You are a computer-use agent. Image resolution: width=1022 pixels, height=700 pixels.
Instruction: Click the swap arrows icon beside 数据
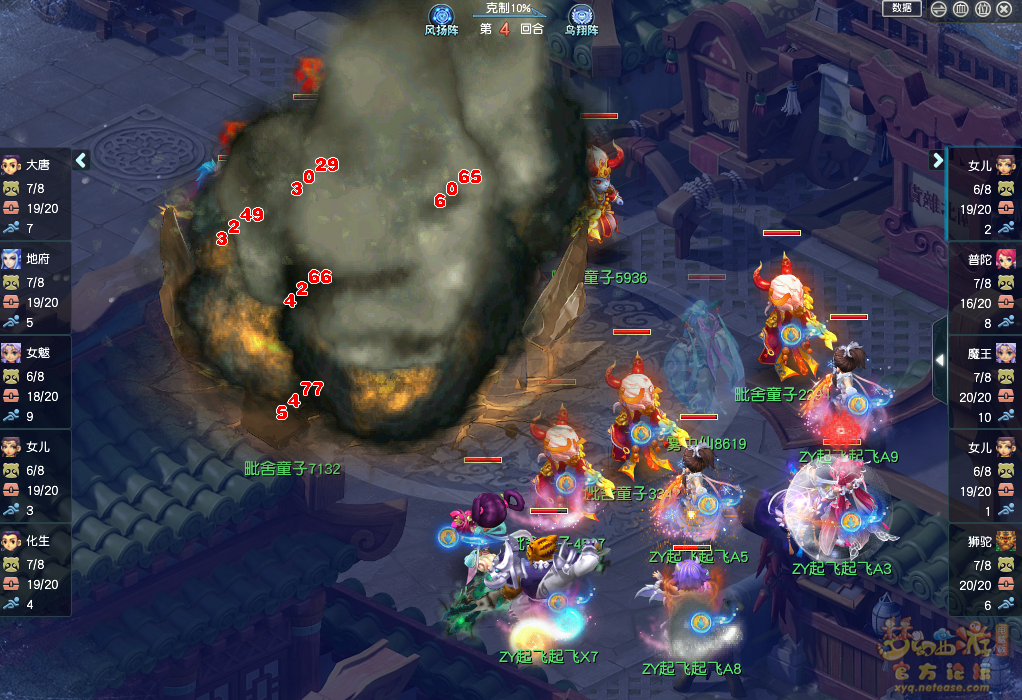[939, 9]
